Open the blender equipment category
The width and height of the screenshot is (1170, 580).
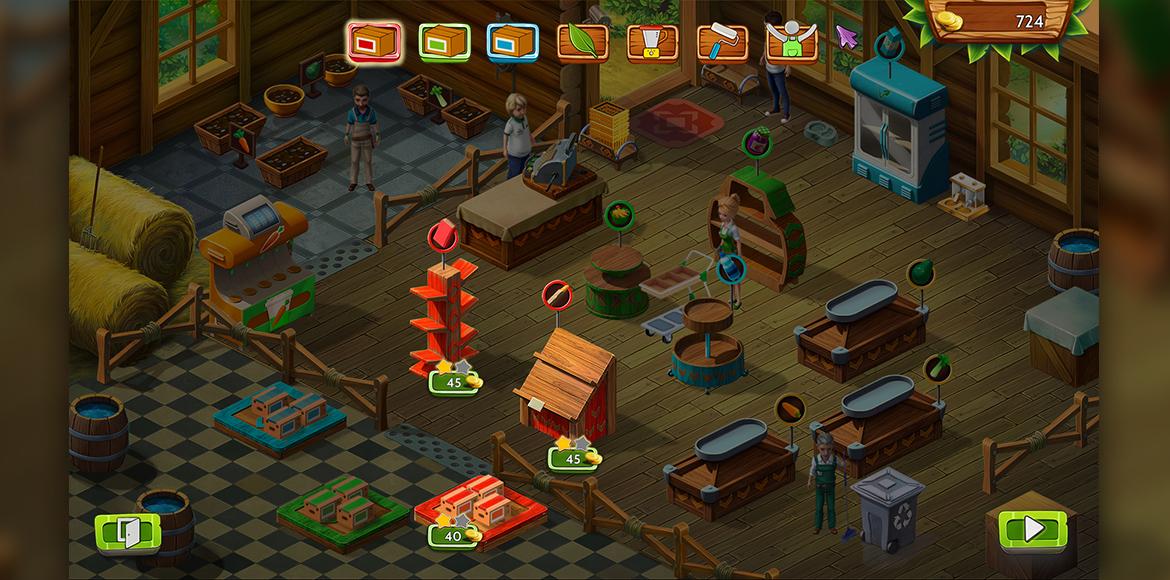coord(652,42)
